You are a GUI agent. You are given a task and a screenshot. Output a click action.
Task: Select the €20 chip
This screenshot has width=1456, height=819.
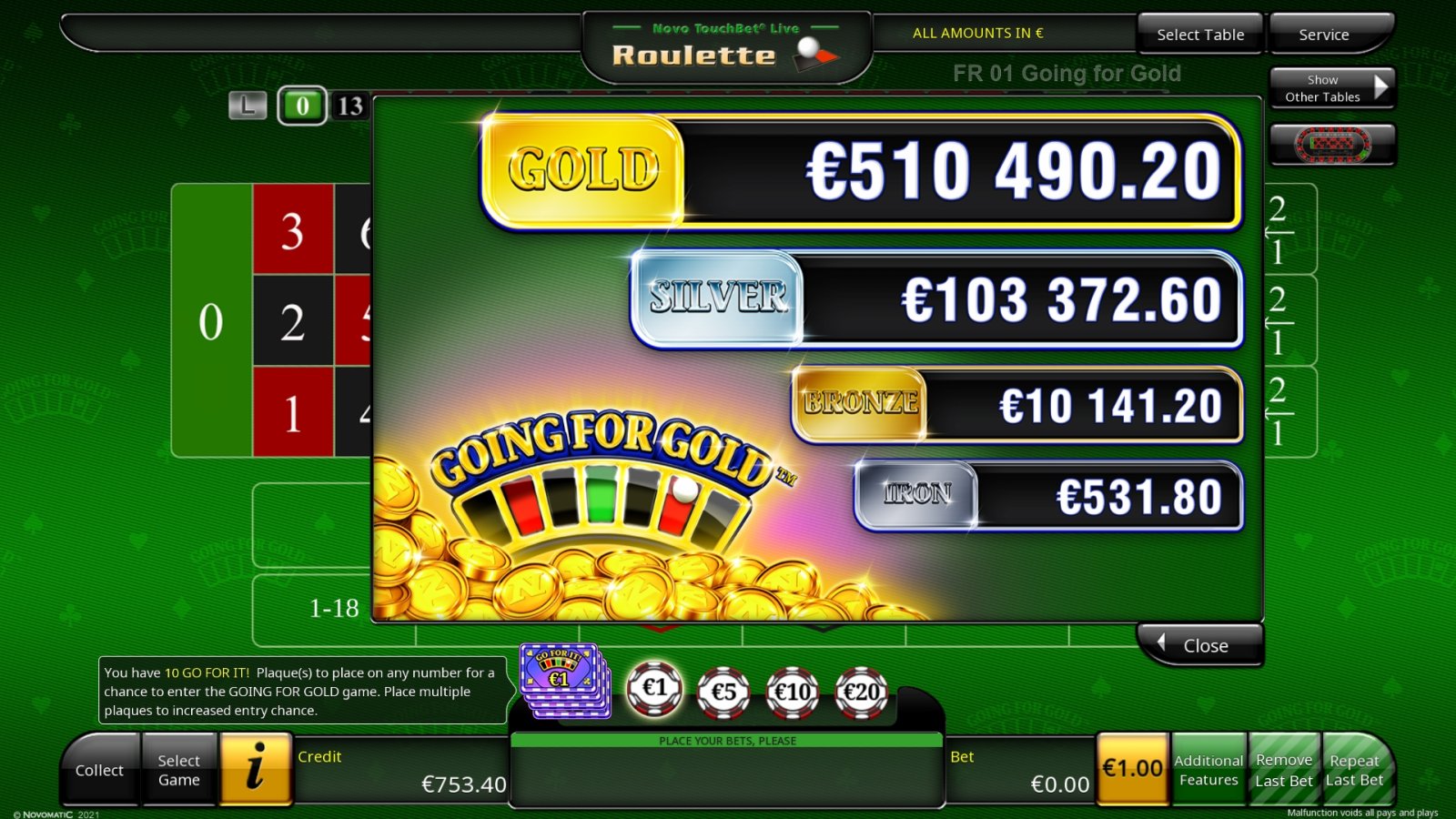coord(859,691)
